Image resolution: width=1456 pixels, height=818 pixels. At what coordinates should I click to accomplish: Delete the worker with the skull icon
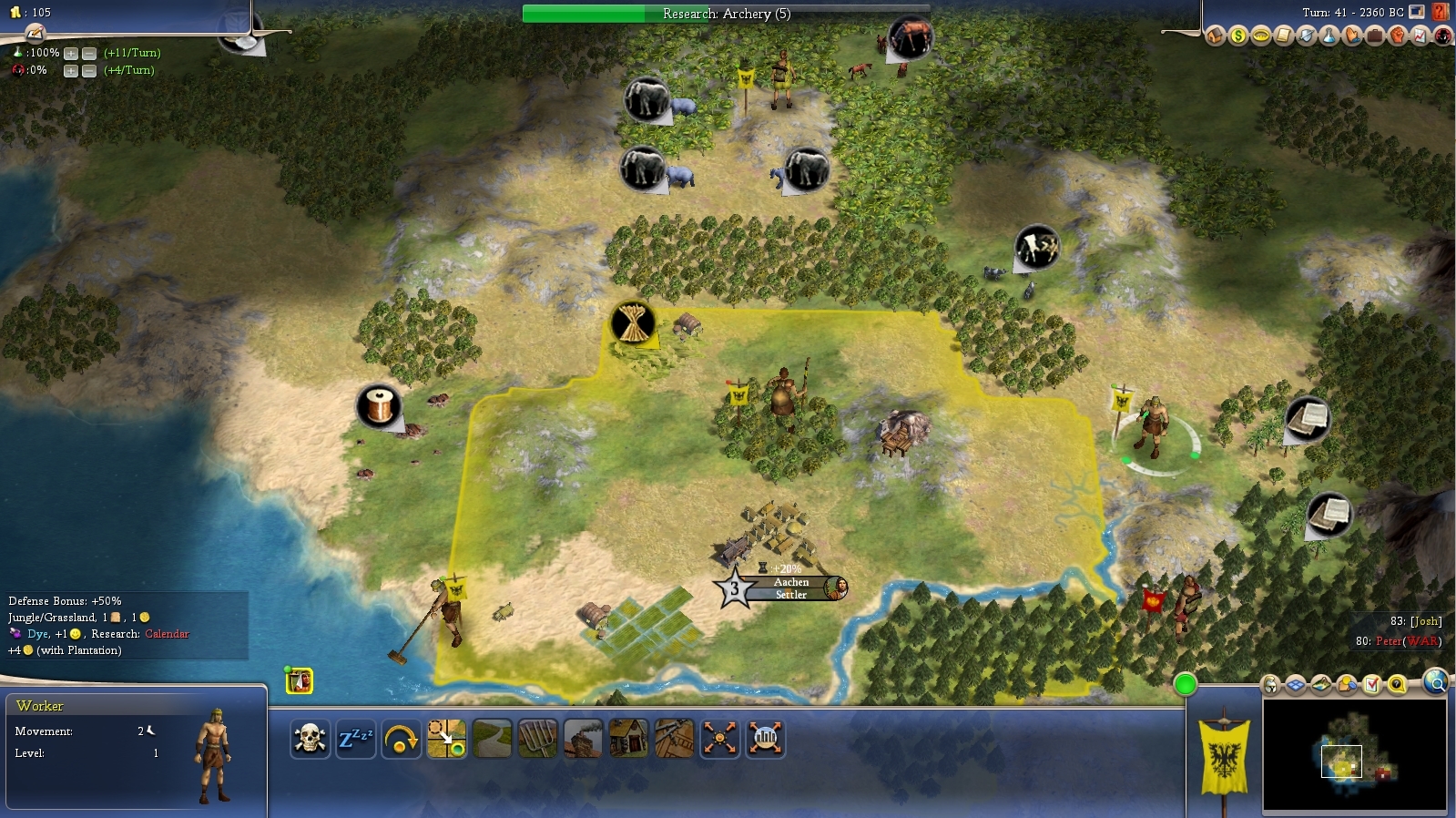tap(310, 739)
